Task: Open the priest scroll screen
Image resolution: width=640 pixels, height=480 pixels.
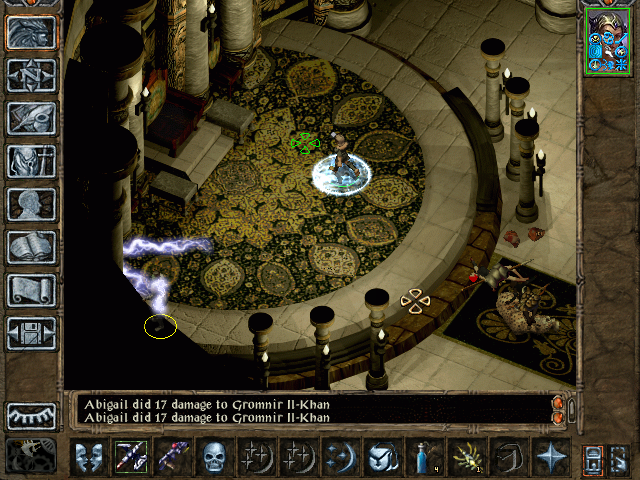Action: (x=31, y=290)
